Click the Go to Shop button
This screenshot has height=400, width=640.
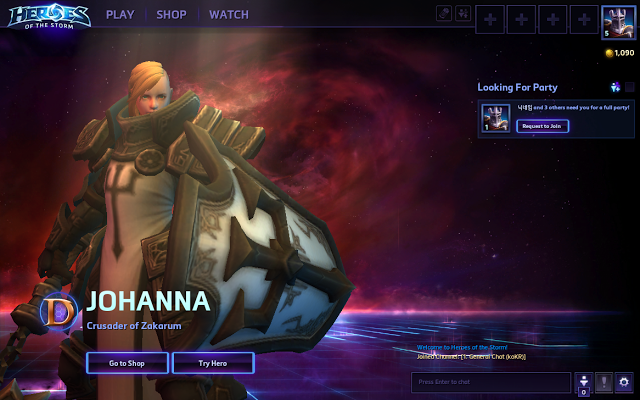click(127, 363)
